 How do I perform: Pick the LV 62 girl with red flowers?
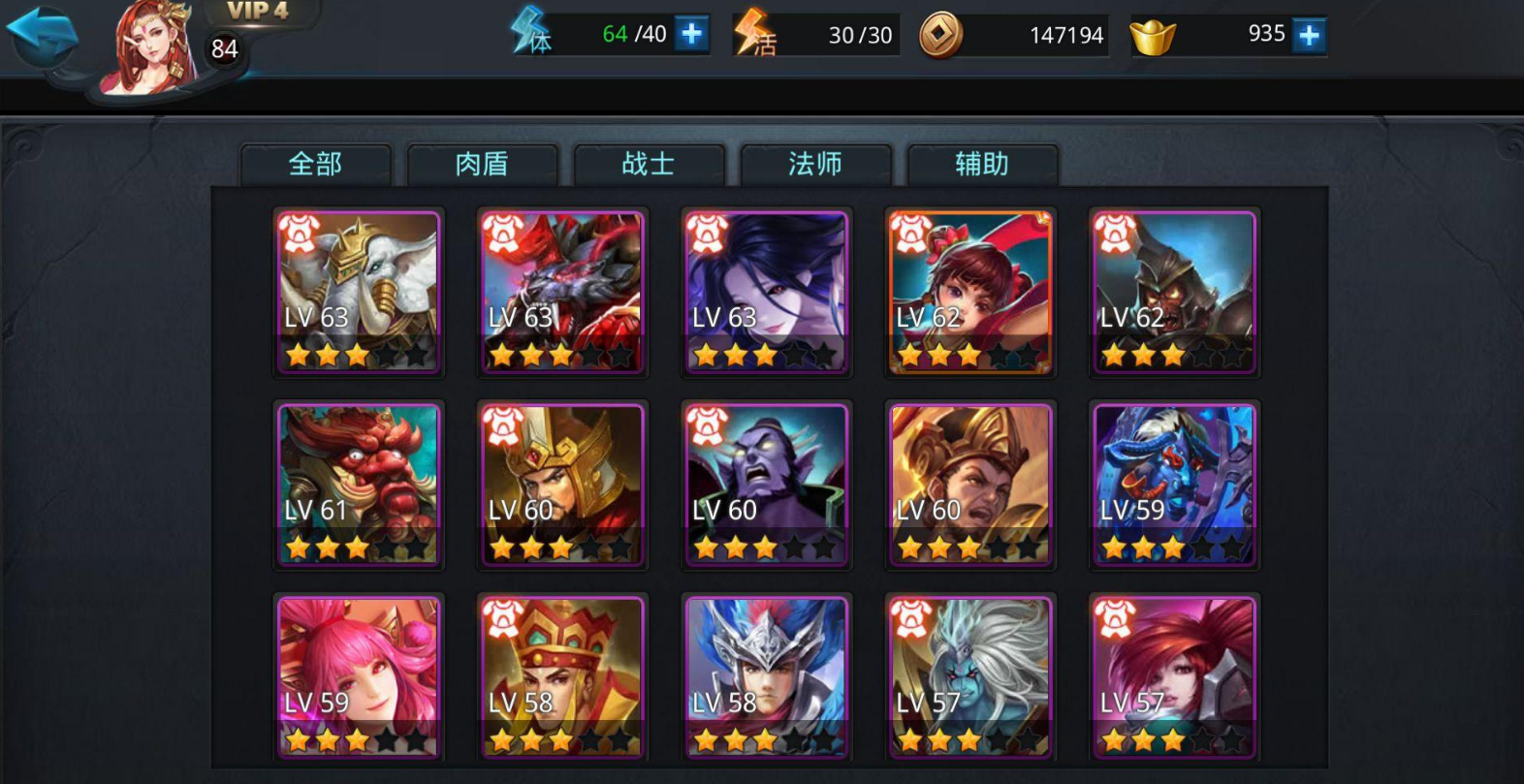coord(970,292)
